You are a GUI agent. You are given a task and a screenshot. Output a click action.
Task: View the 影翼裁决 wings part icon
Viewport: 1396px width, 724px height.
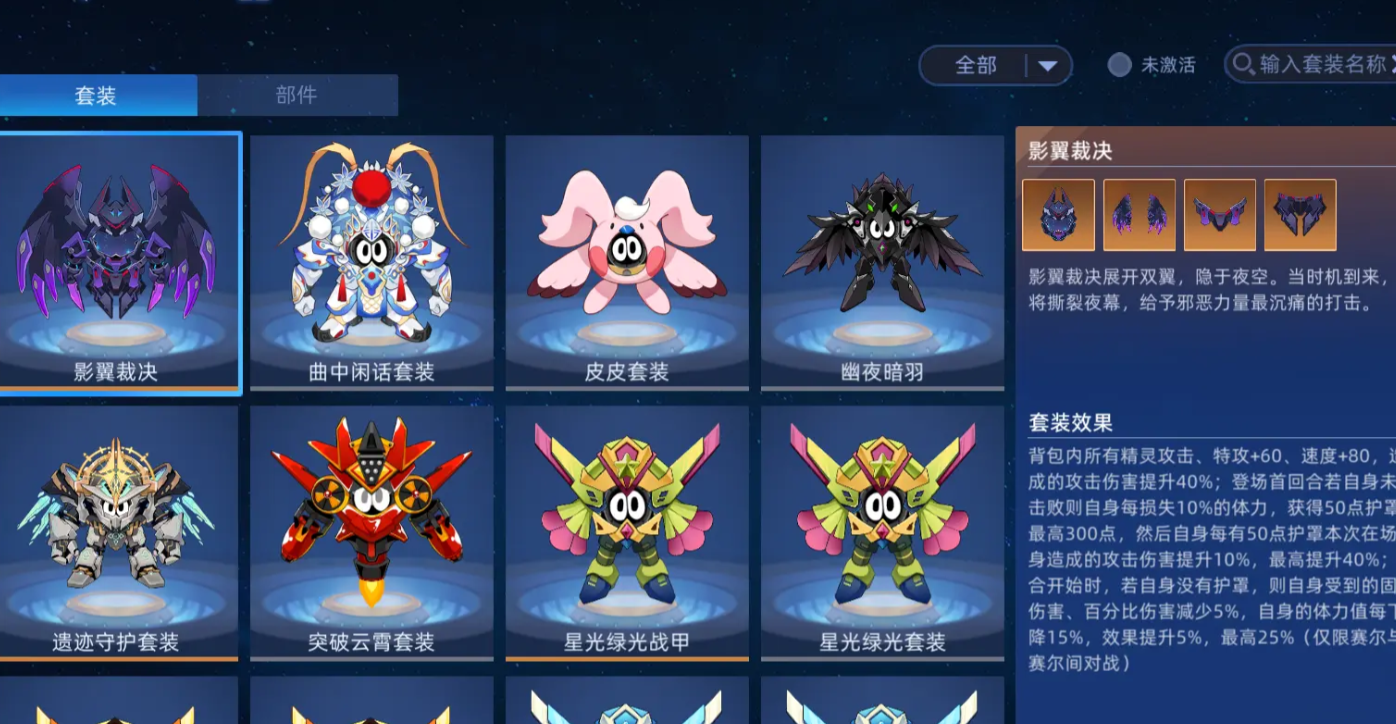pyautogui.click(x=1220, y=215)
